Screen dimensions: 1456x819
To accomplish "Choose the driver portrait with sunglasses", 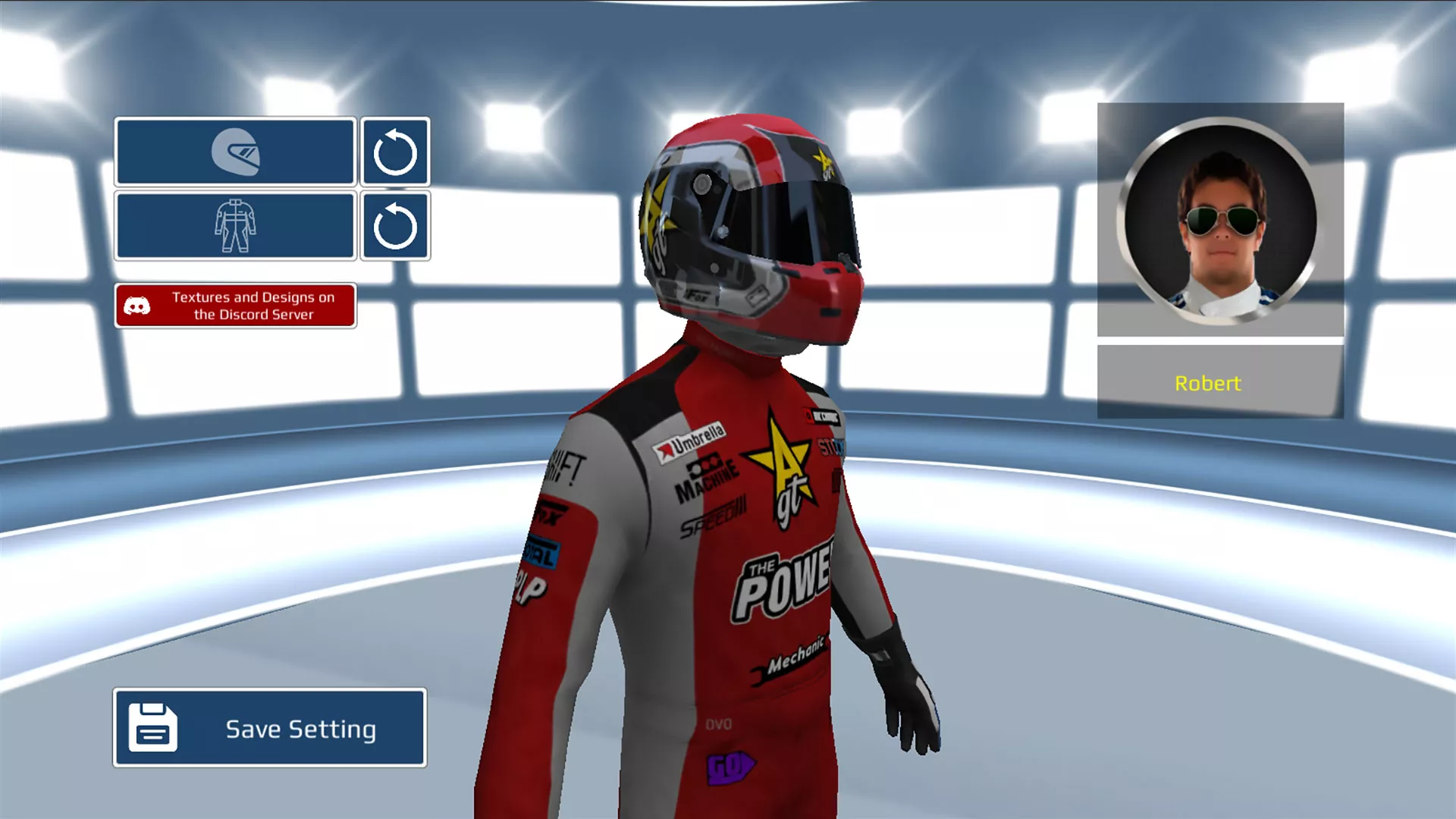I will point(1220,221).
